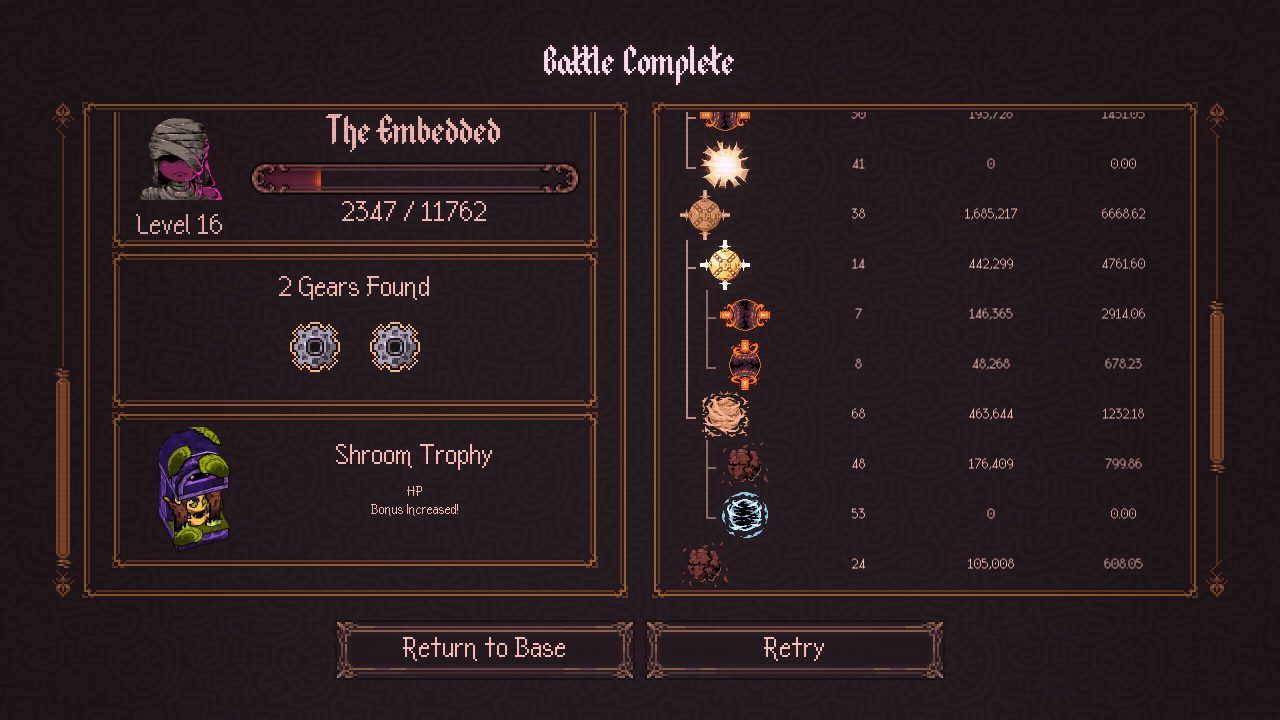Select the blue swirl orb row
This screenshot has height=720, width=1280.
(924, 514)
